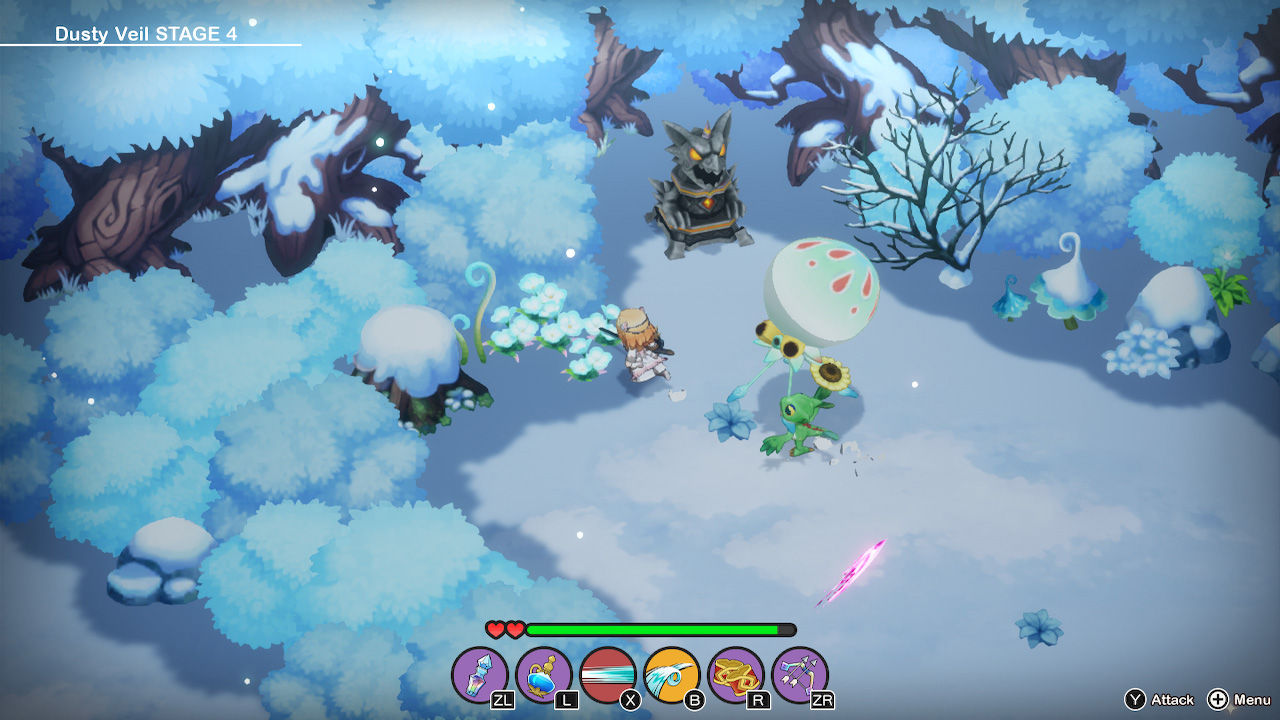The height and width of the screenshot is (720, 1280).
Task: Select the first heart in the health display
Action: (495, 631)
